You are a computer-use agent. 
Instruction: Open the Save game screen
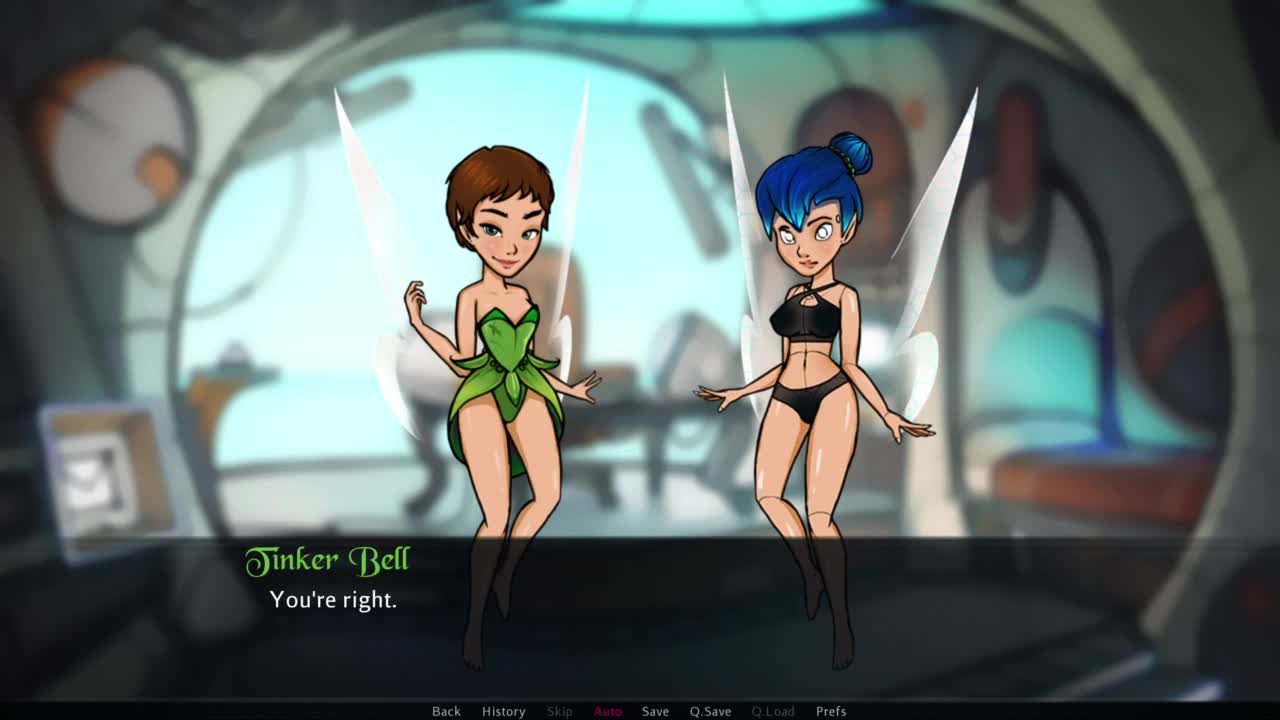tap(655, 711)
